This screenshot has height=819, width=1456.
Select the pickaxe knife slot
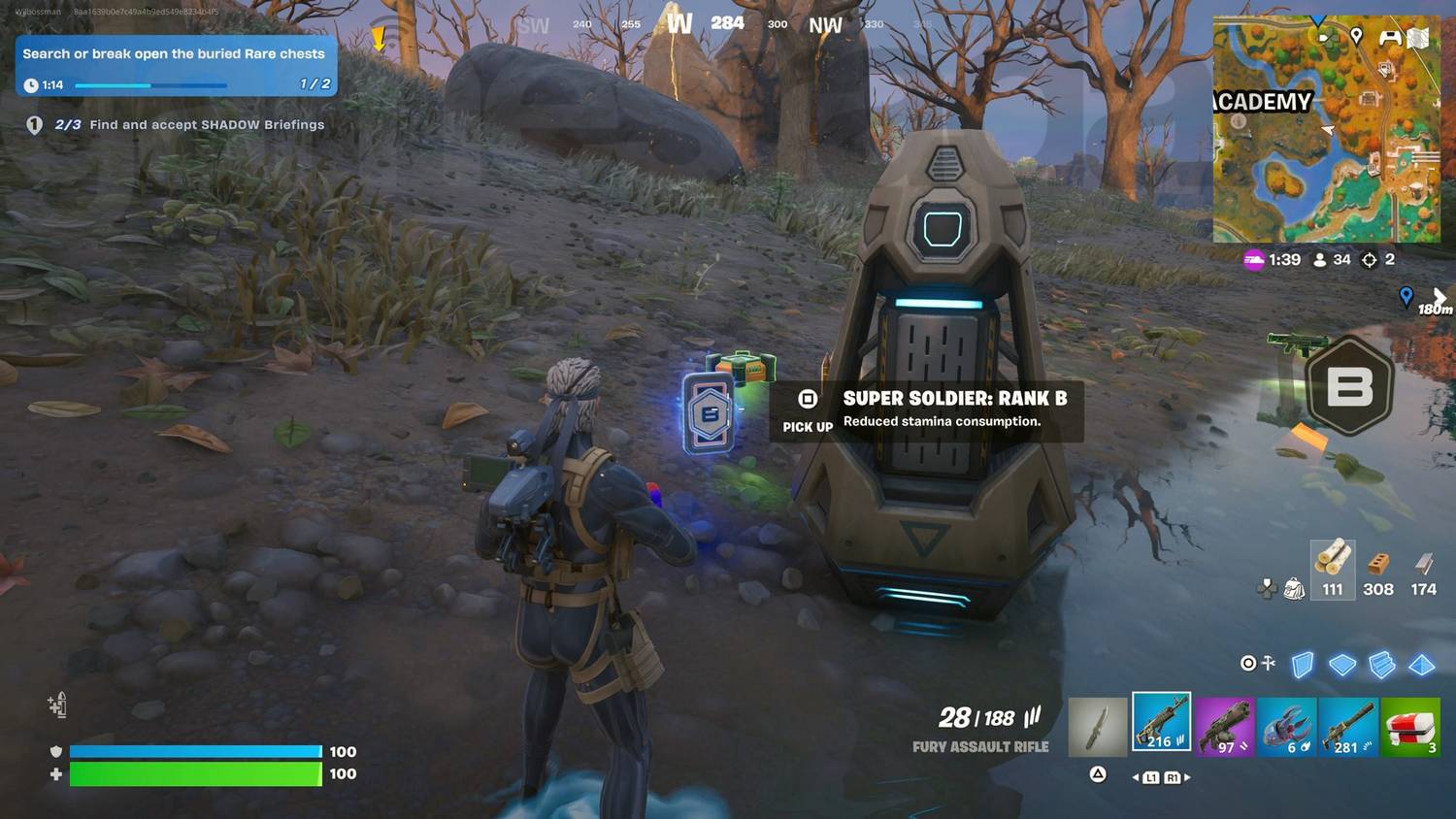point(1097,726)
